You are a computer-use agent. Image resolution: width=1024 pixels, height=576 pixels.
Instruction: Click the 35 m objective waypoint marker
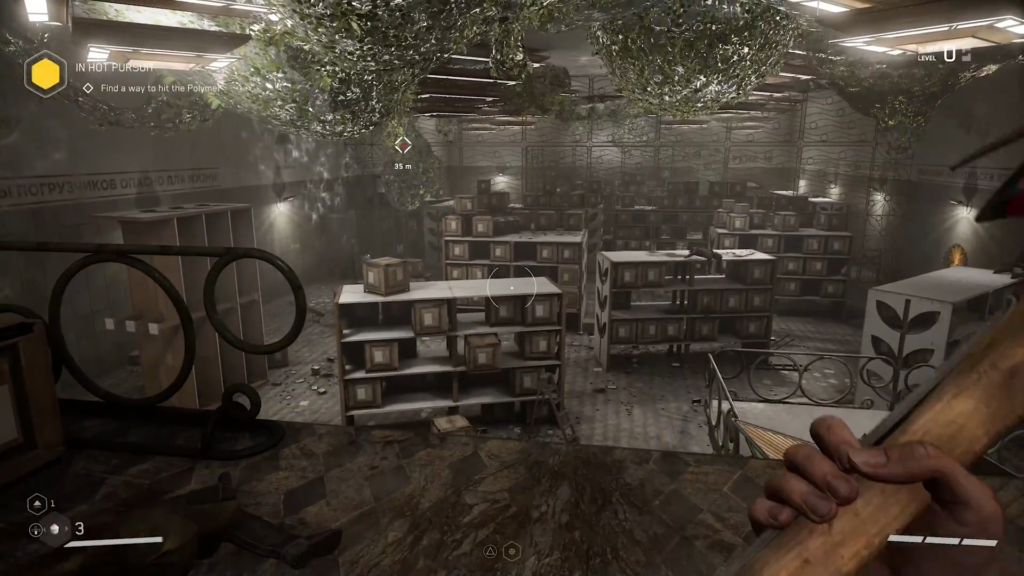click(402, 146)
